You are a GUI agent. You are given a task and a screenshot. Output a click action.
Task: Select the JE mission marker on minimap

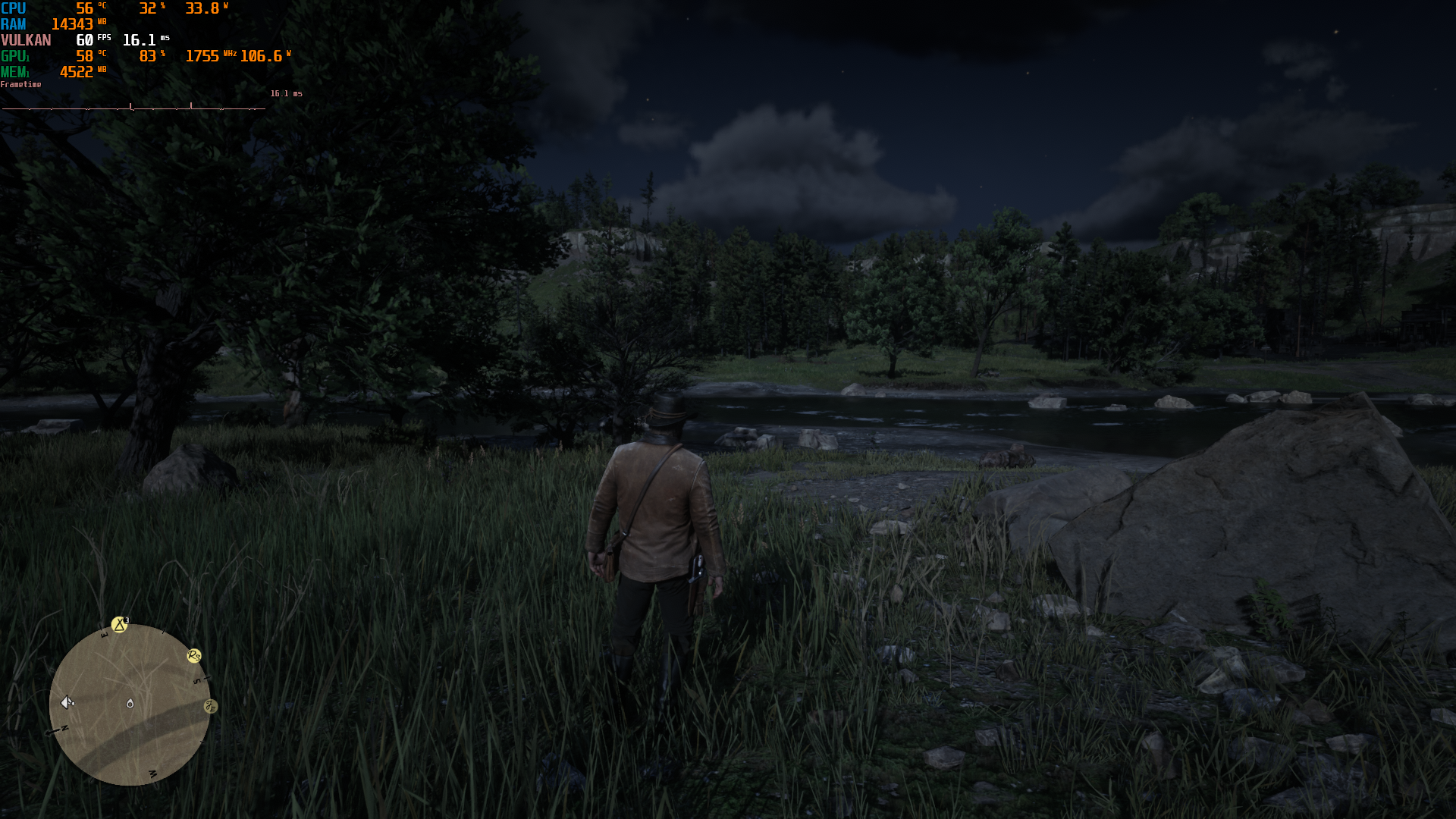click(211, 707)
